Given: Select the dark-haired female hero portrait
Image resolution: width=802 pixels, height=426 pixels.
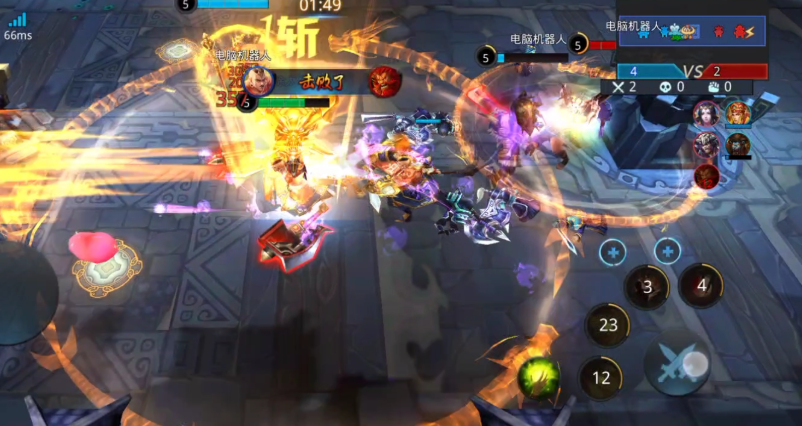Looking at the screenshot, I should click(x=706, y=114).
